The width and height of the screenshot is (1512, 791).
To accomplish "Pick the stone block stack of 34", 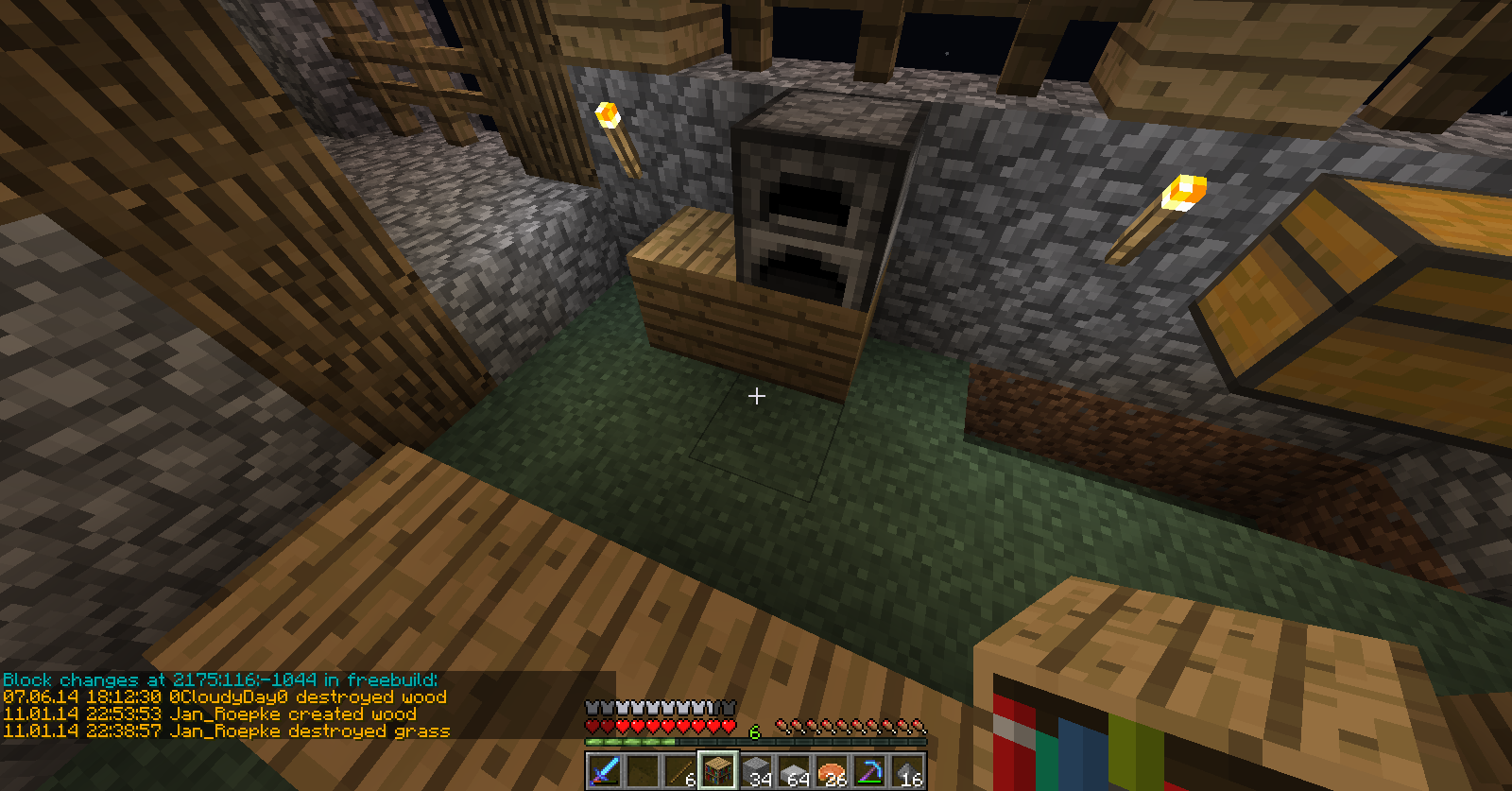I will coord(756,771).
